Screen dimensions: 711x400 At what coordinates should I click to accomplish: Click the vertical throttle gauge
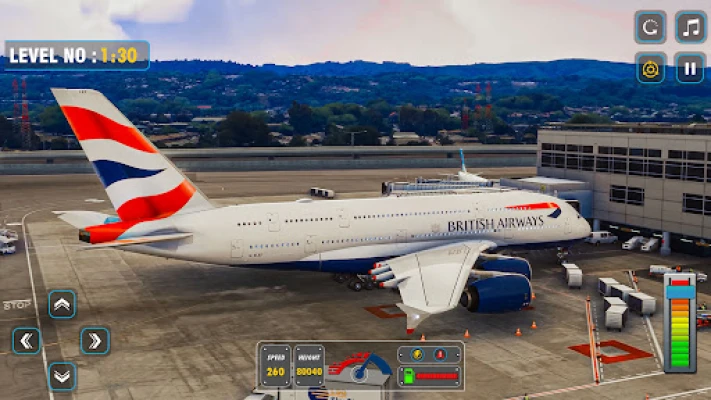click(679, 321)
